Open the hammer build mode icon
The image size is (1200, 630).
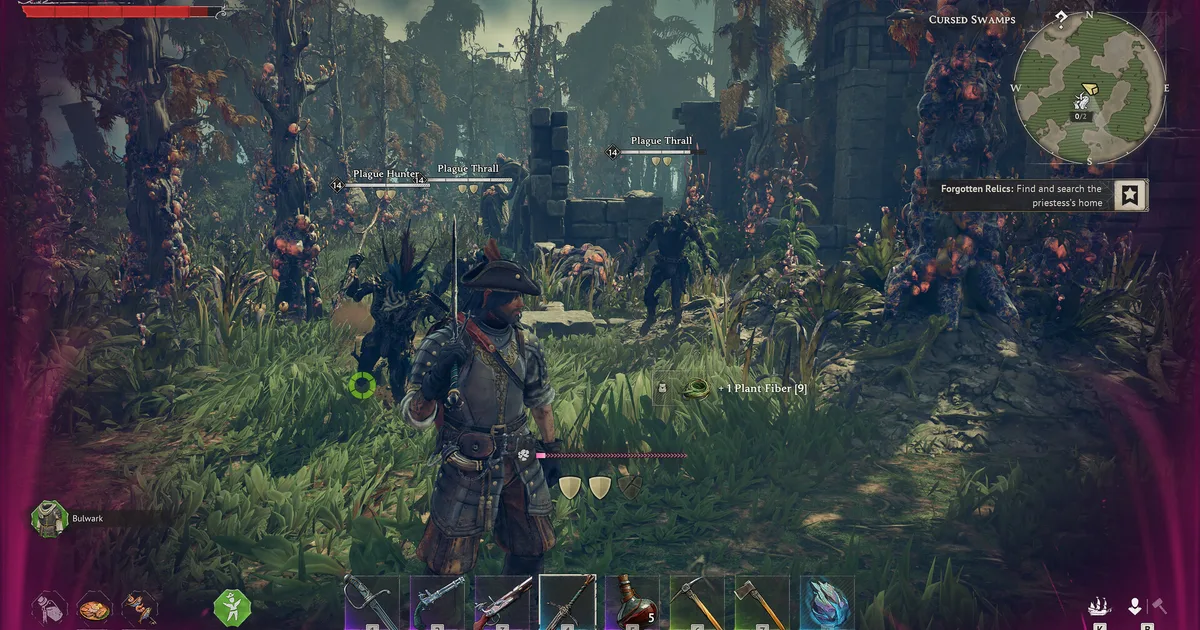pyautogui.click(x=1160, y=606)
